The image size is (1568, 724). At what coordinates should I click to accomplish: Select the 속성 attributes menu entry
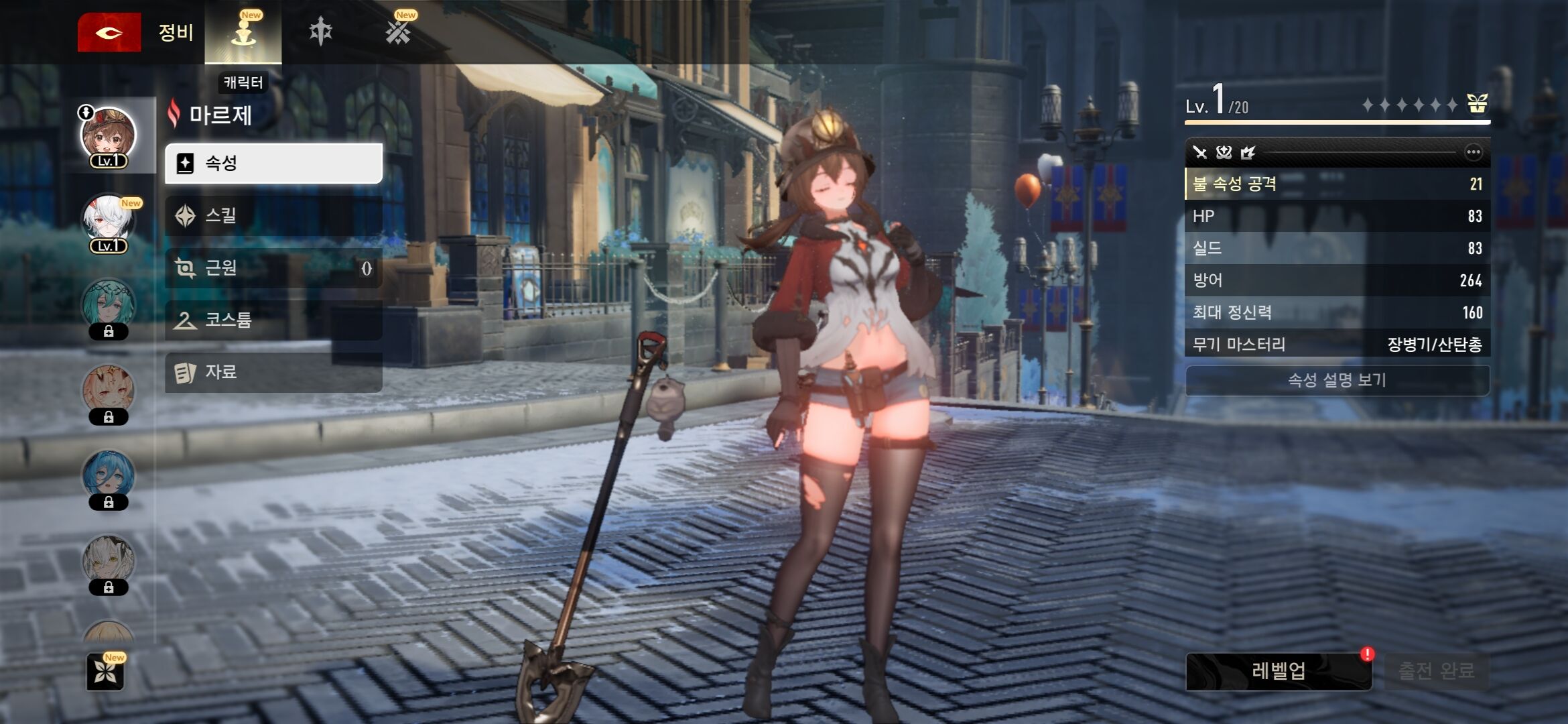pos(273,163)
